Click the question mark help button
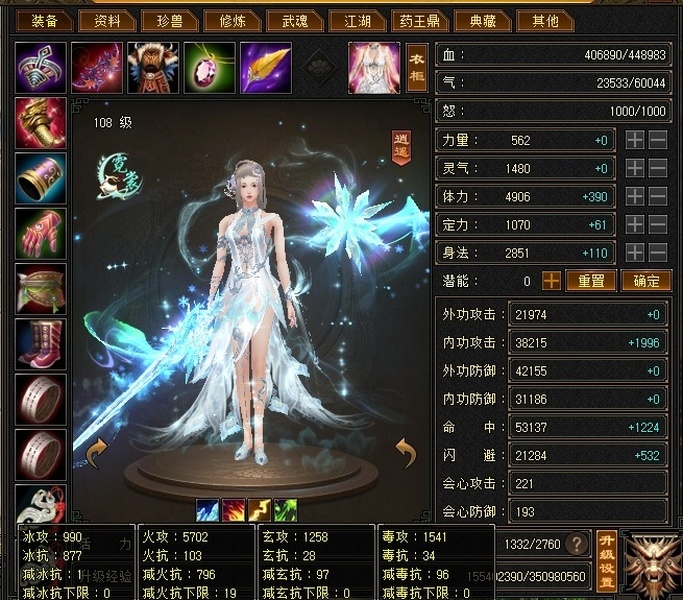The image size is (683, 600). pos(576,544)
